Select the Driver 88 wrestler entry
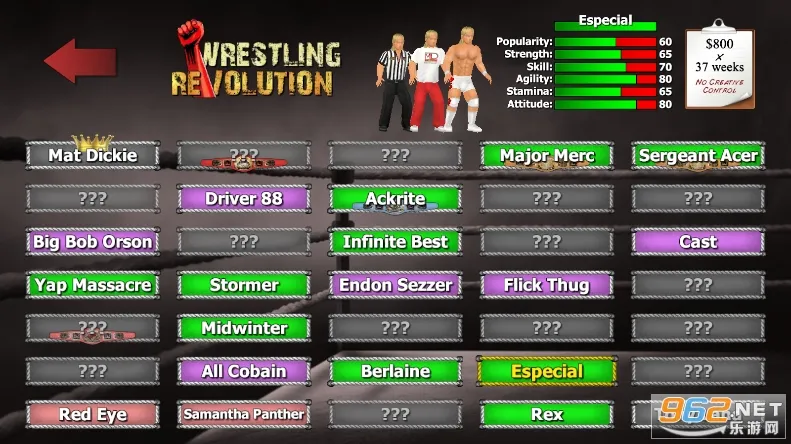The height and width of the screenshot is (444, 791). click(244, 199)
